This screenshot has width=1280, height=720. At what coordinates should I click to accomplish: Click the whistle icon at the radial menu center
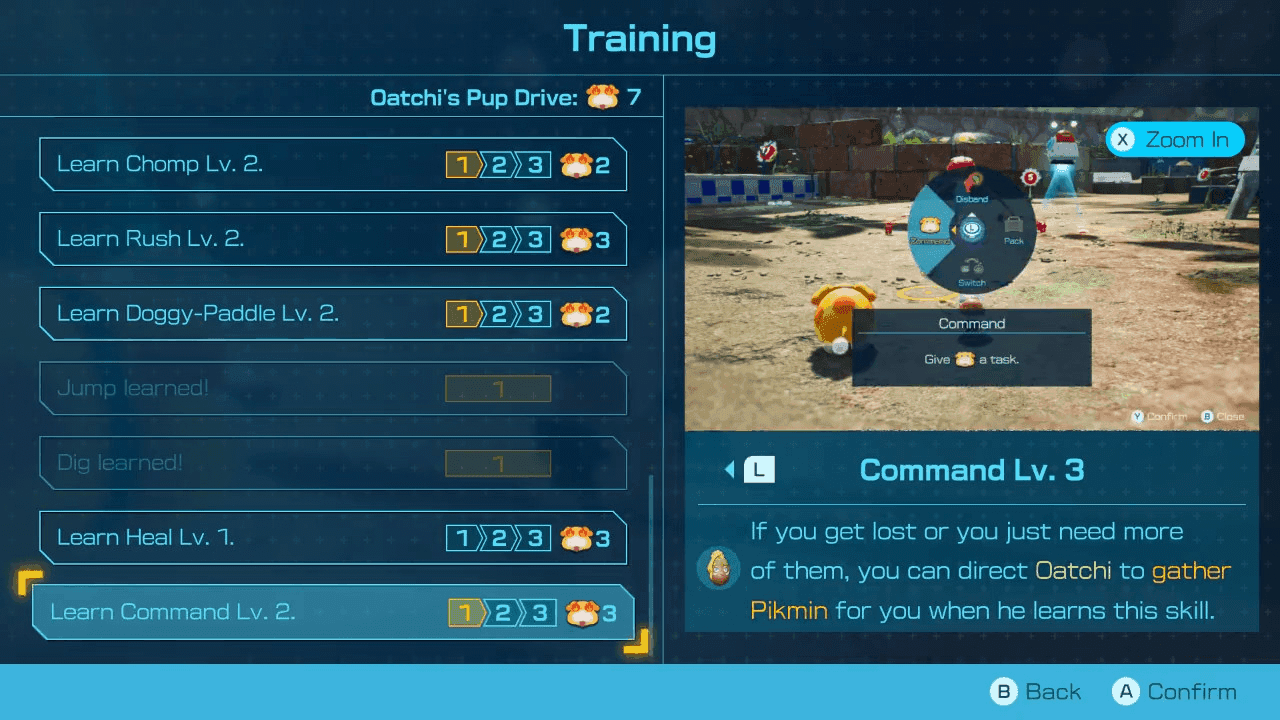(972, 229)
